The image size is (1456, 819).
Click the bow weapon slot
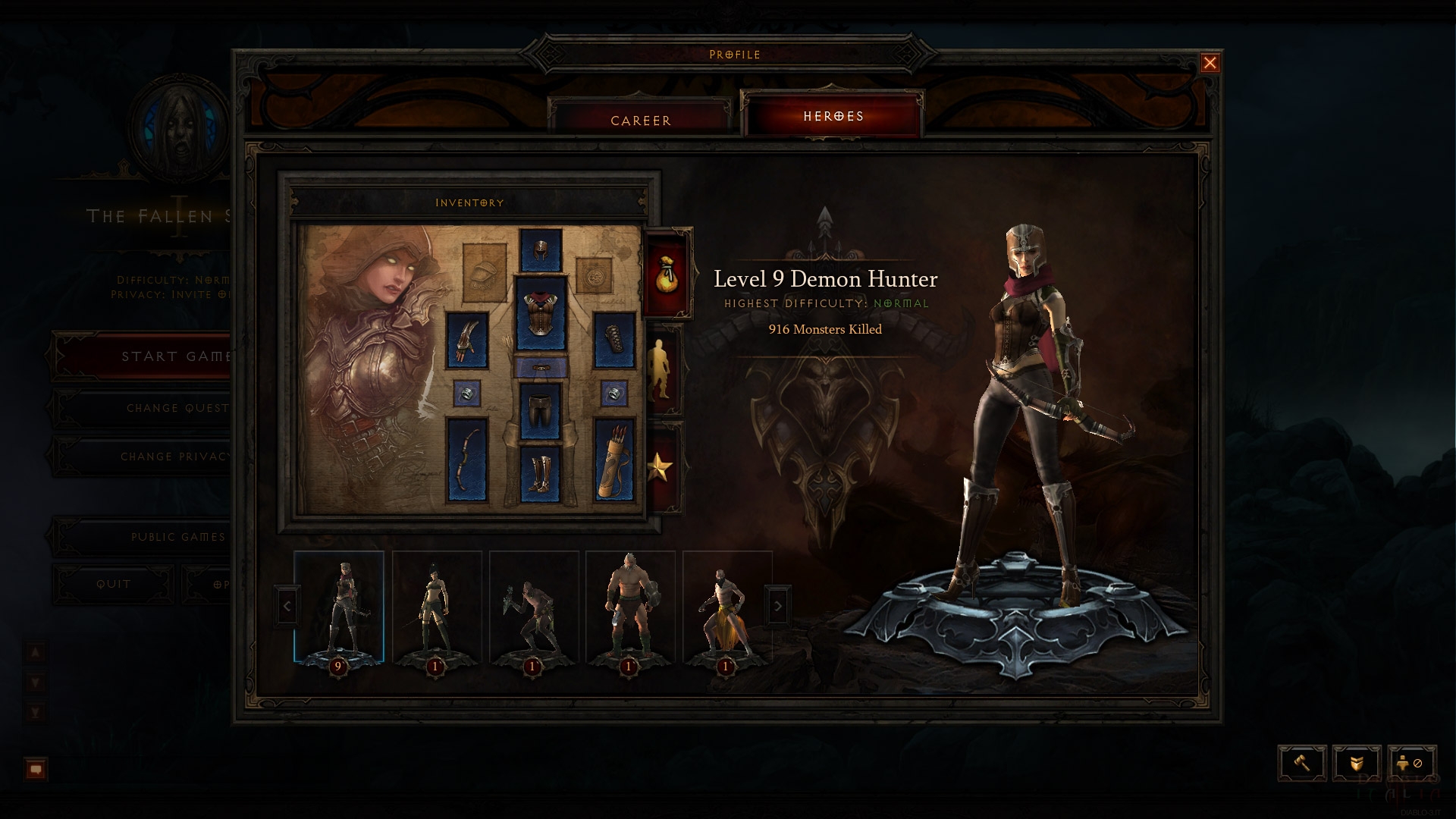[x=466, y=459]
